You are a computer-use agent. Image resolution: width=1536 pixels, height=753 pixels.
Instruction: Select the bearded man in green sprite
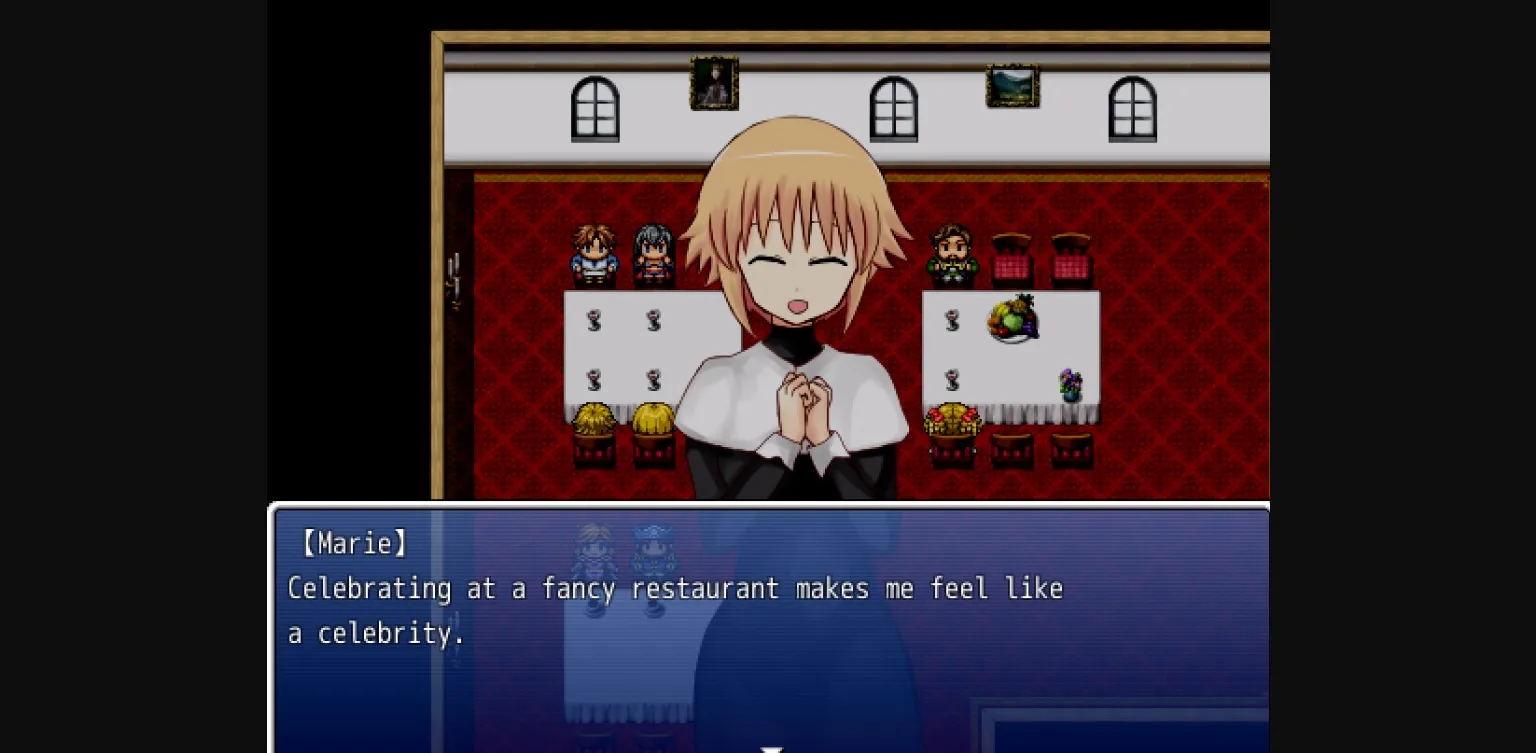point(953,252)
